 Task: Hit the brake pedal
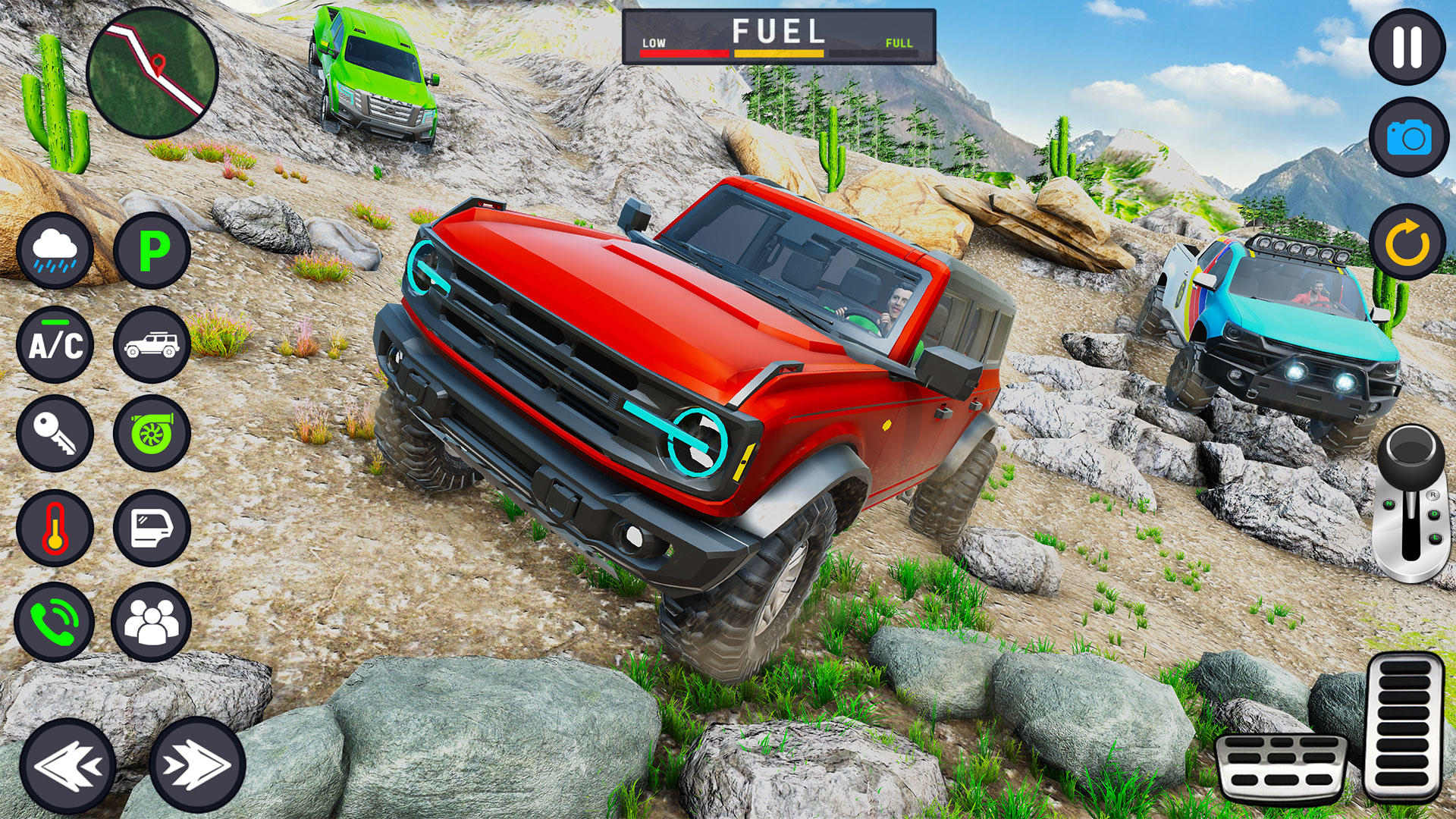(1280, 767)
